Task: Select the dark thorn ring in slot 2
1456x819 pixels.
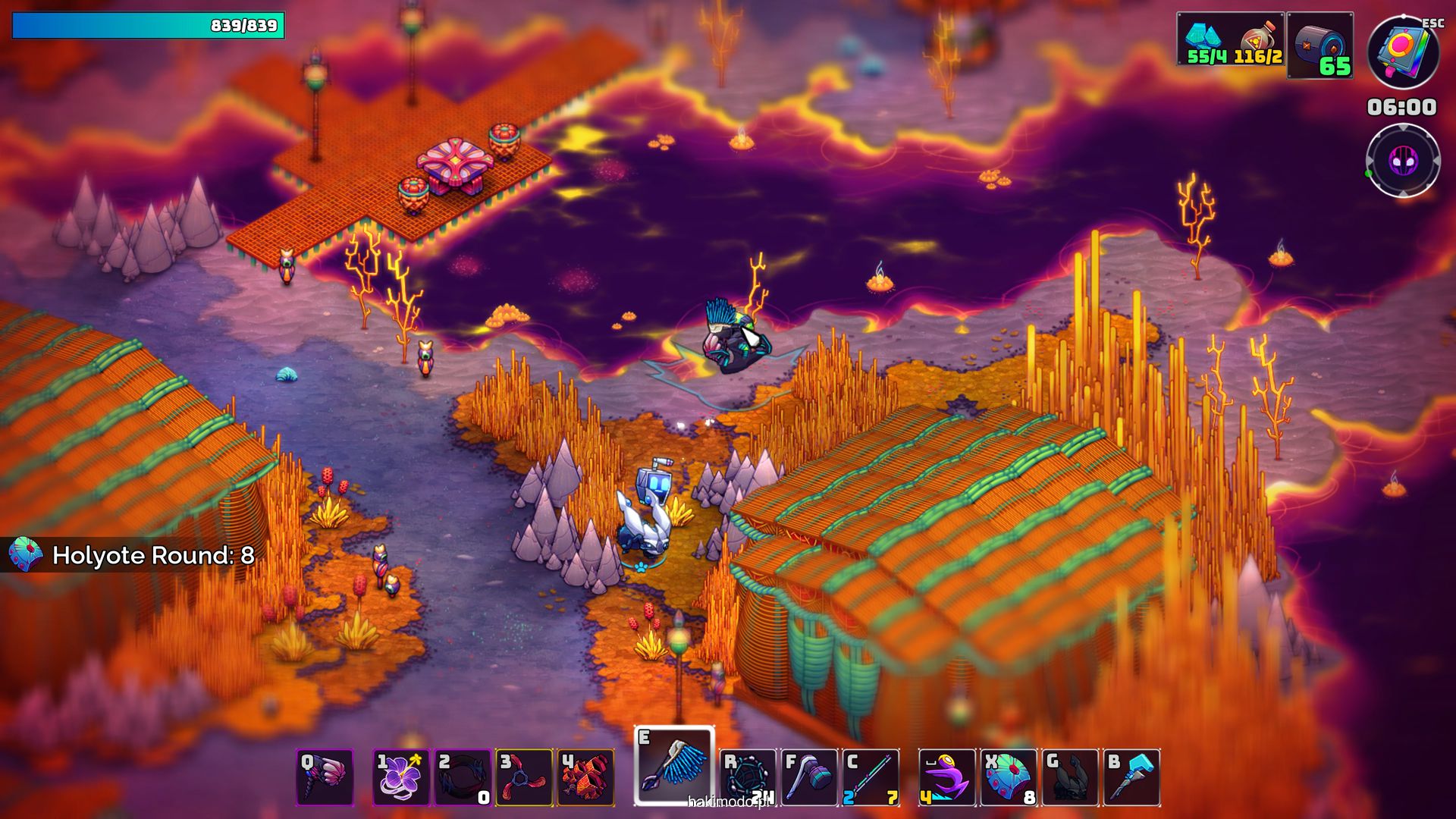Action: click(463, 777)
